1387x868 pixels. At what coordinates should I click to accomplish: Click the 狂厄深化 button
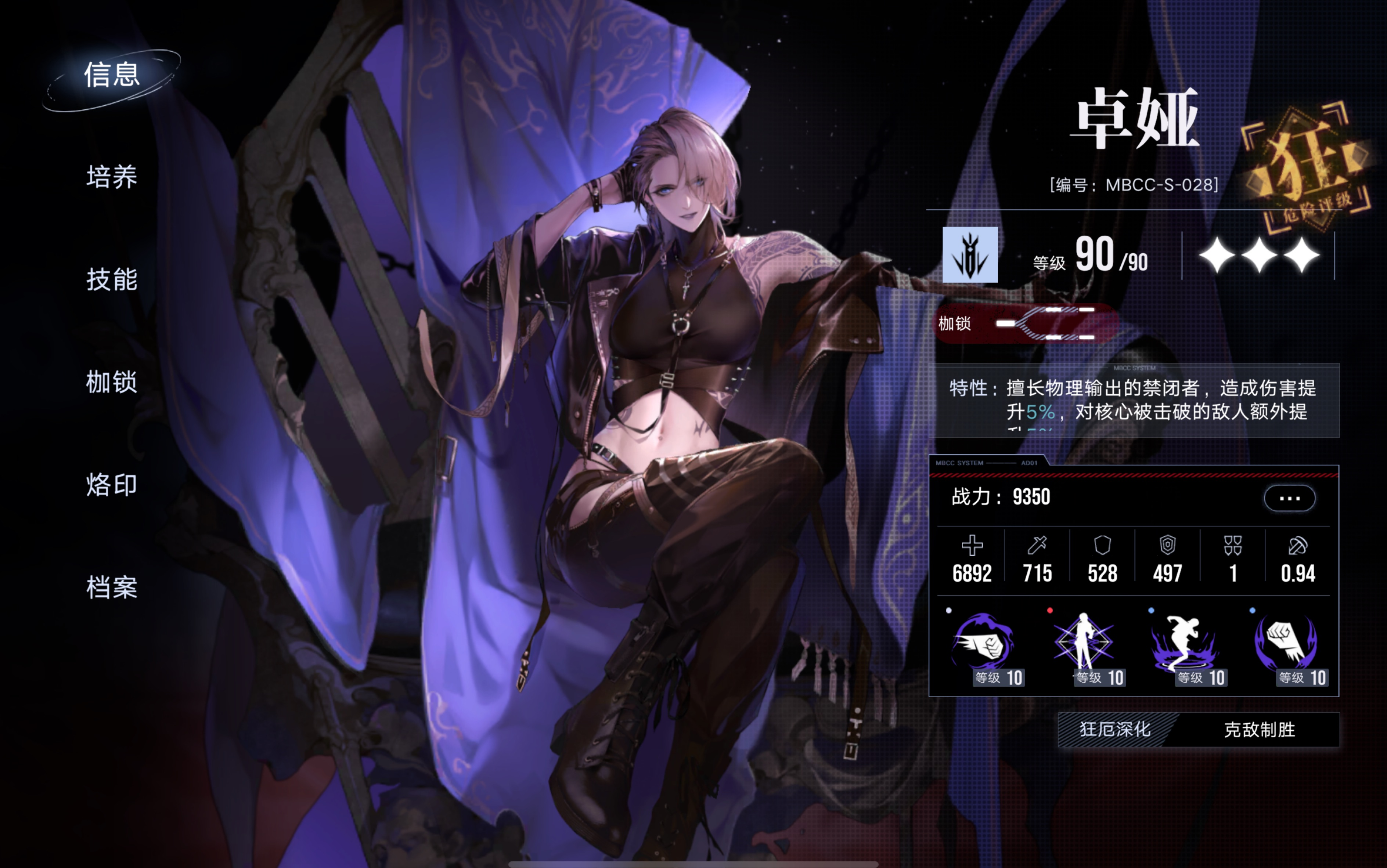(x=1115, y=730)
